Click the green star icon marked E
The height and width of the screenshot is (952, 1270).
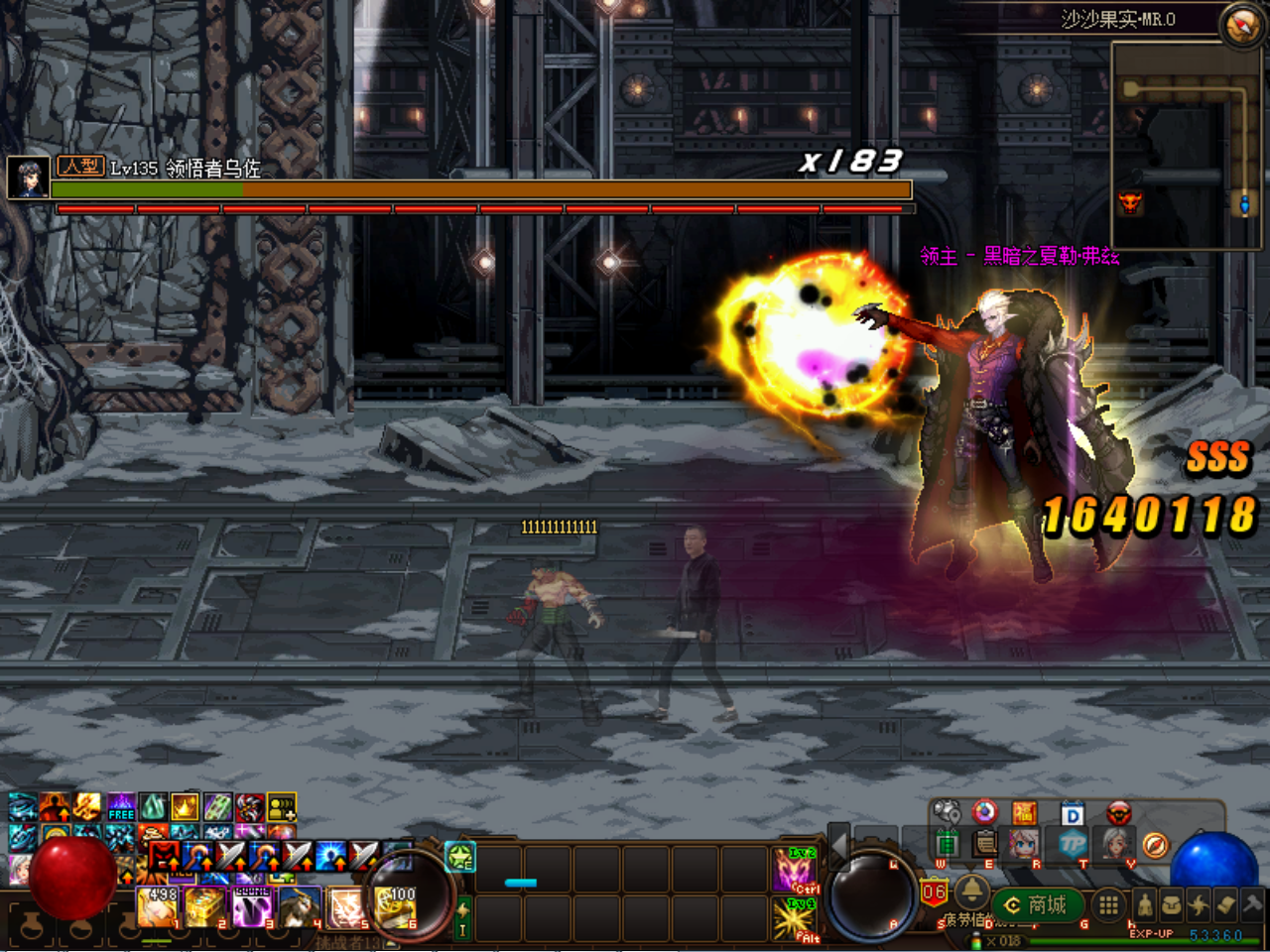click(460, 857)
